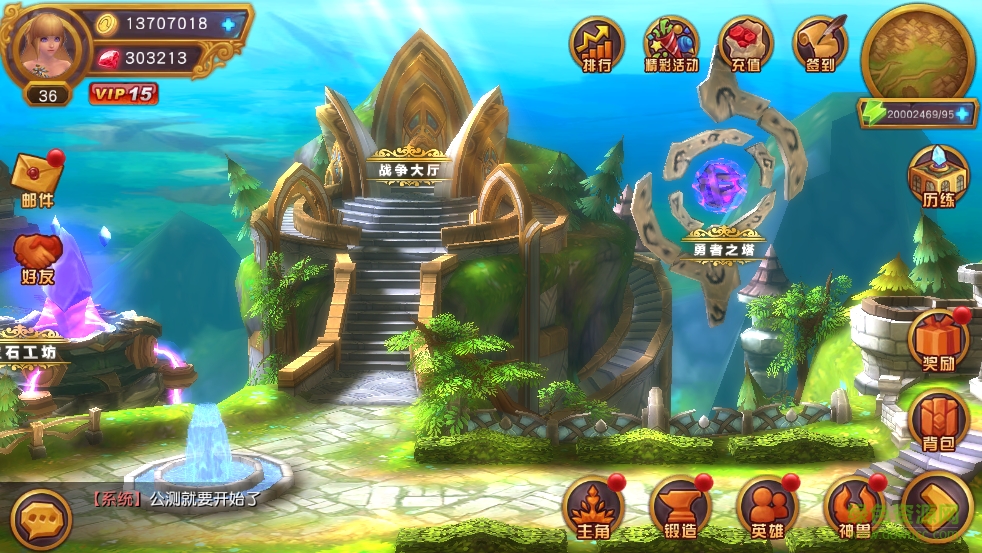Open the VIP 15 badge
The height and width of the screenshot is (553, 982).
pyautogui.click(x=123, y=94)
